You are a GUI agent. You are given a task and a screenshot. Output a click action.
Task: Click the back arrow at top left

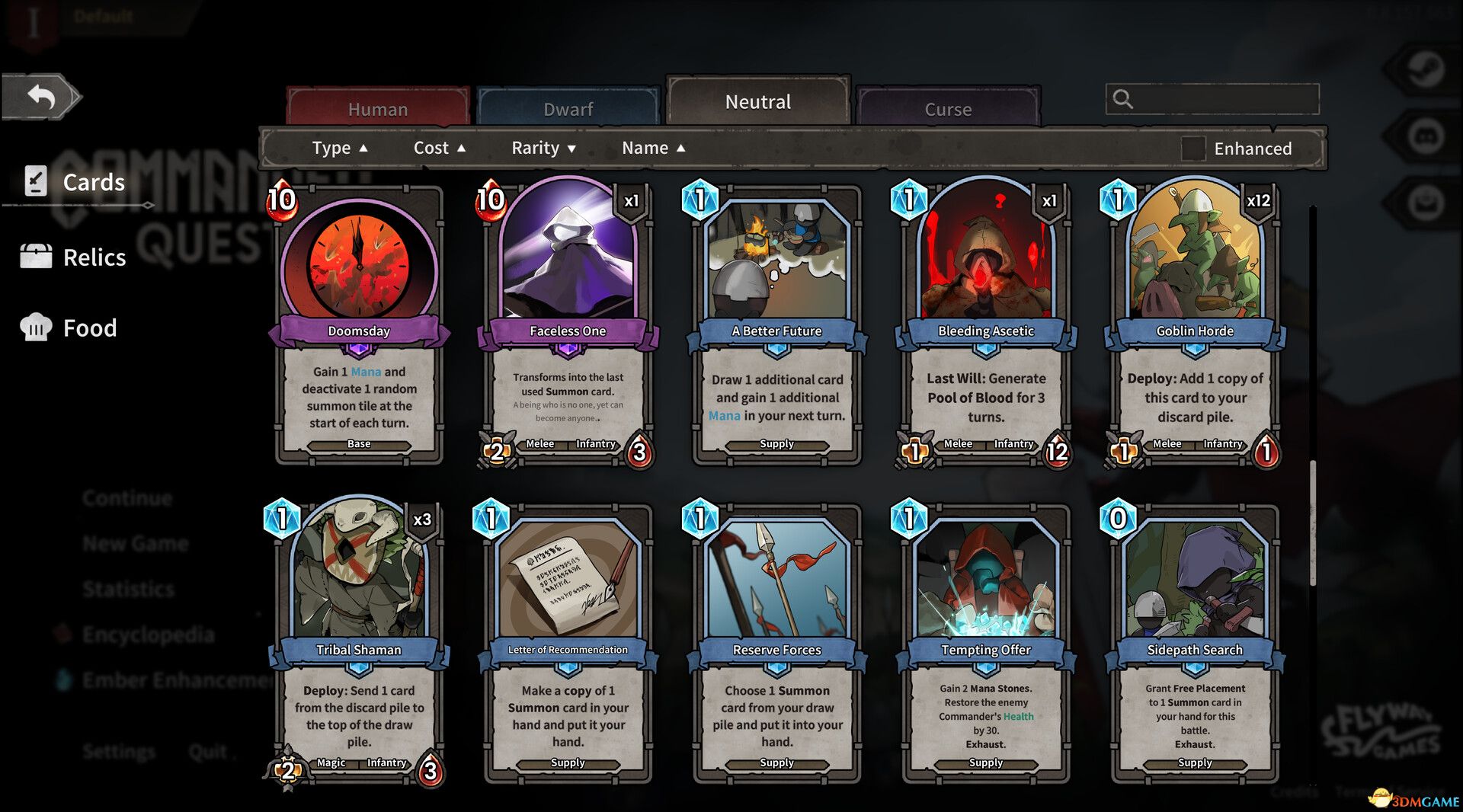pos(42,95)
